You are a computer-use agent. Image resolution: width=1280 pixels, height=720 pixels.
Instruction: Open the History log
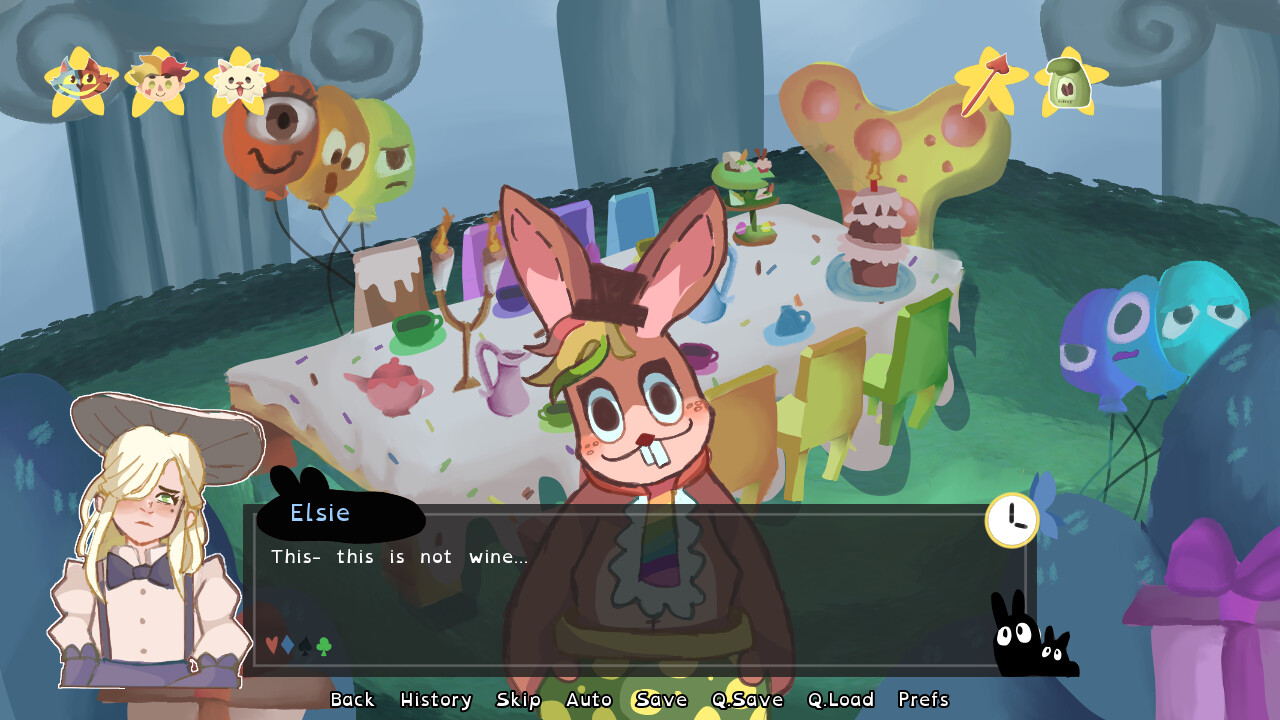[x=435, y=700]
